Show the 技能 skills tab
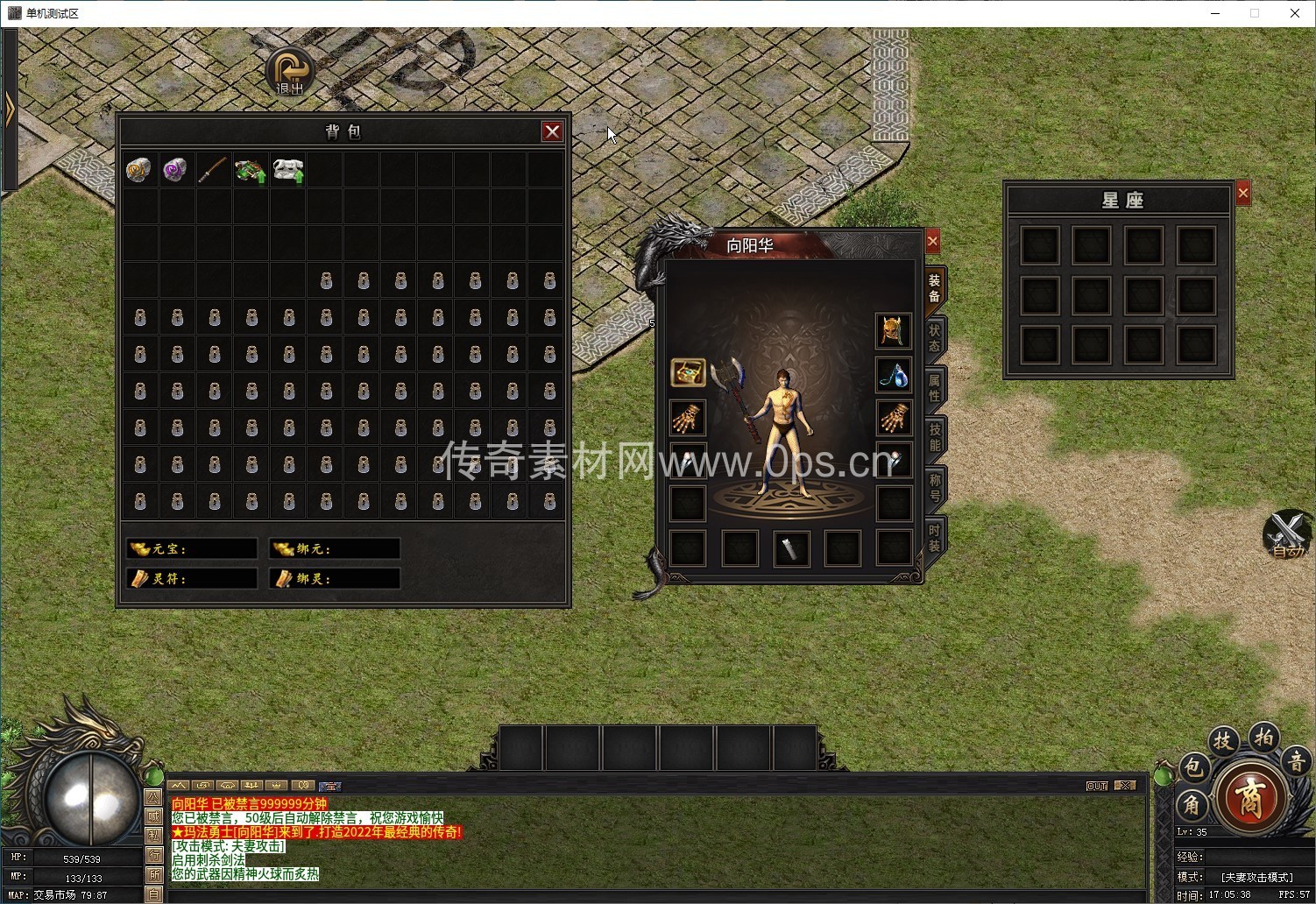Image resolution: width=1316 pixels, height=904 pixels. pos(934,438)
